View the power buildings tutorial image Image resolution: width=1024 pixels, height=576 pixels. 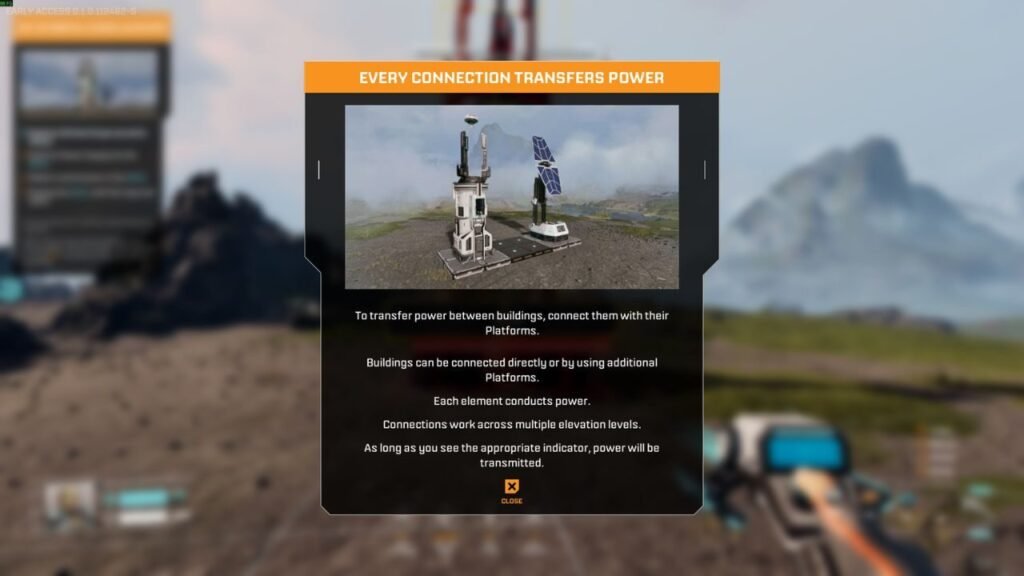pyautogui.click(x=511, y=197)
